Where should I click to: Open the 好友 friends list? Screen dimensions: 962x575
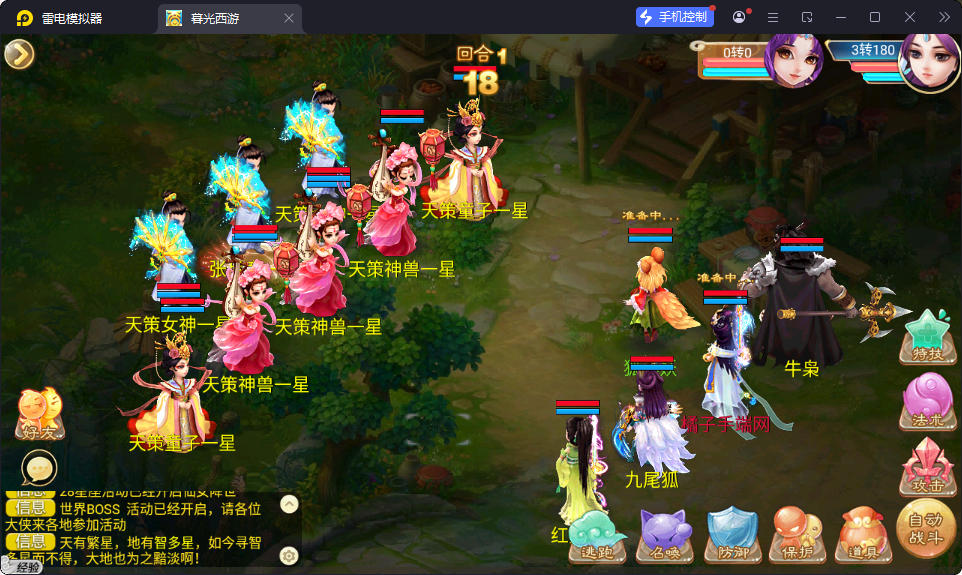[40, 414]
